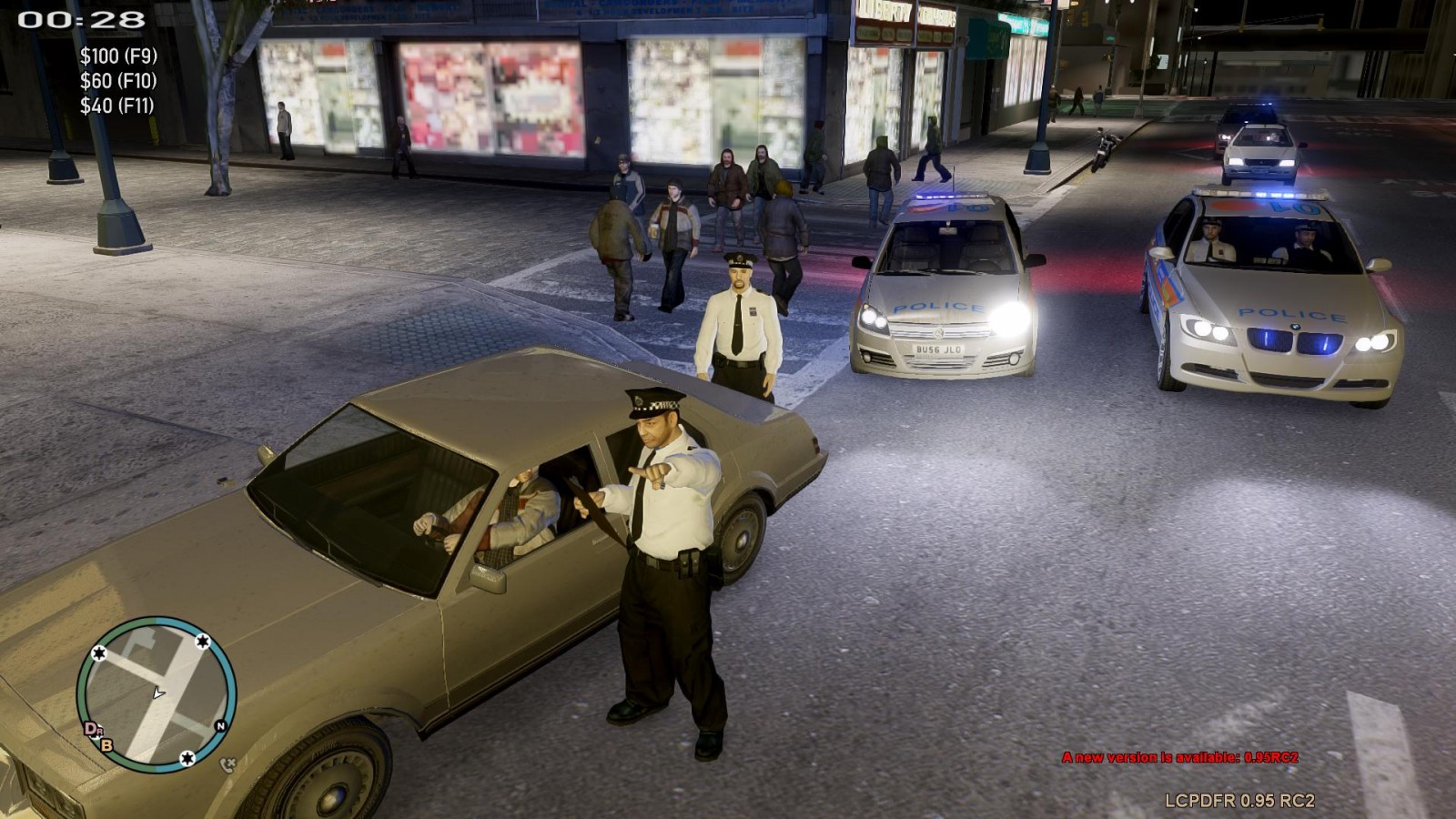Select the $60 ticket fine

coord(118,81)
